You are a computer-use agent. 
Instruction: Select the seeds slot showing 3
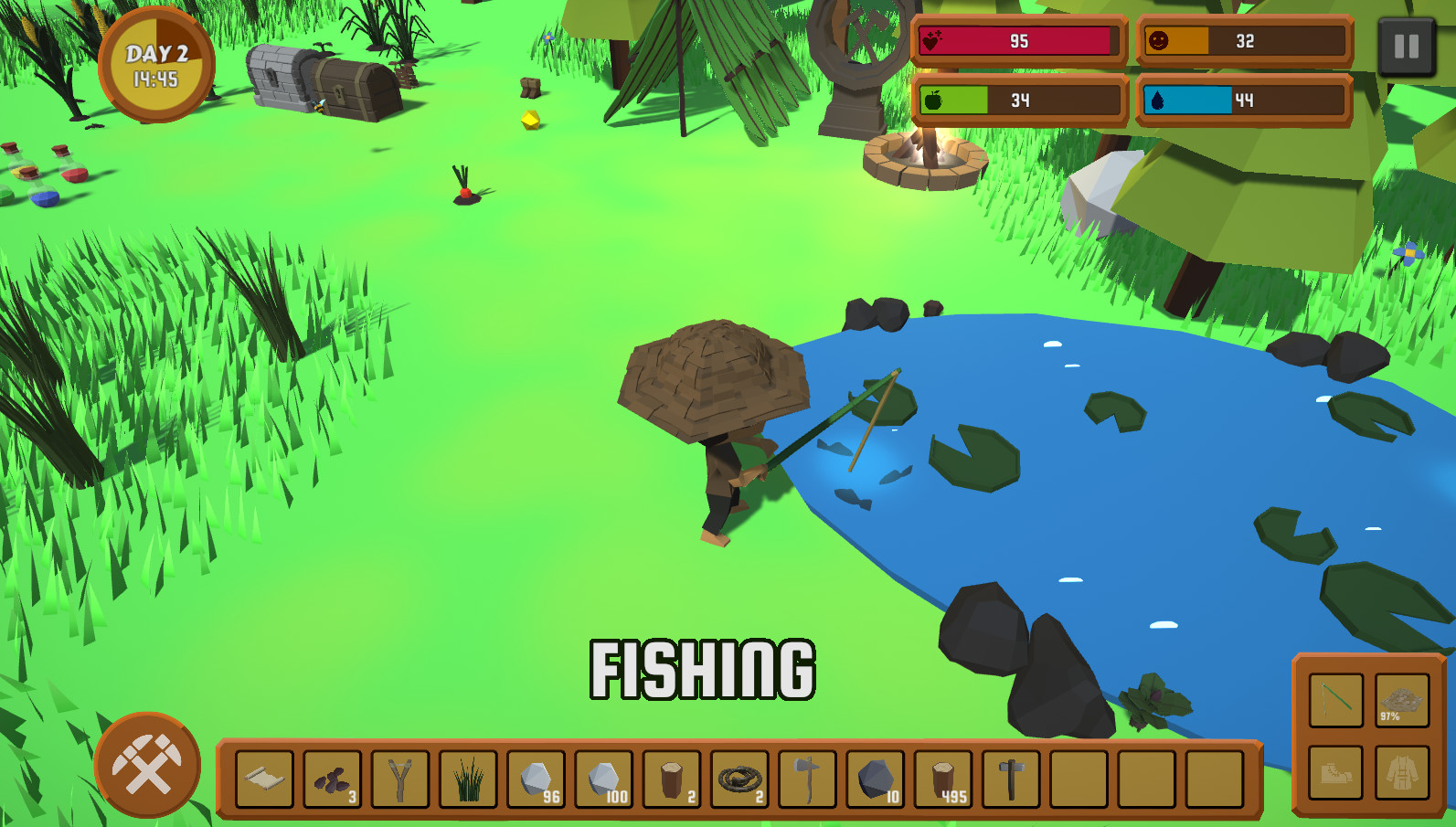pyautogui.click(x=333, y=778)
